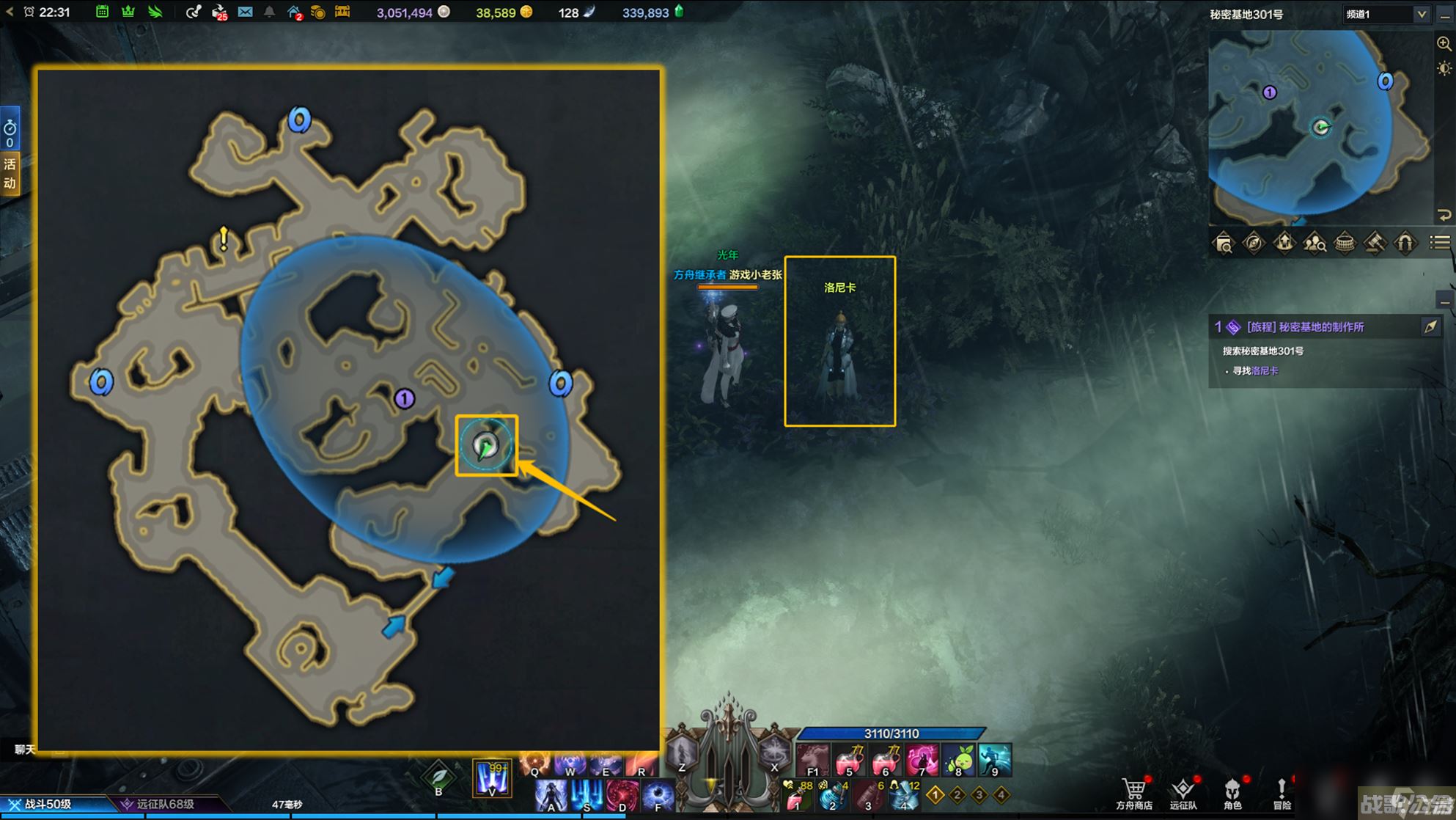This screenshot has width=1456, height=820.
Task: Open the mail envelope icon
Action: pos(246,12)
